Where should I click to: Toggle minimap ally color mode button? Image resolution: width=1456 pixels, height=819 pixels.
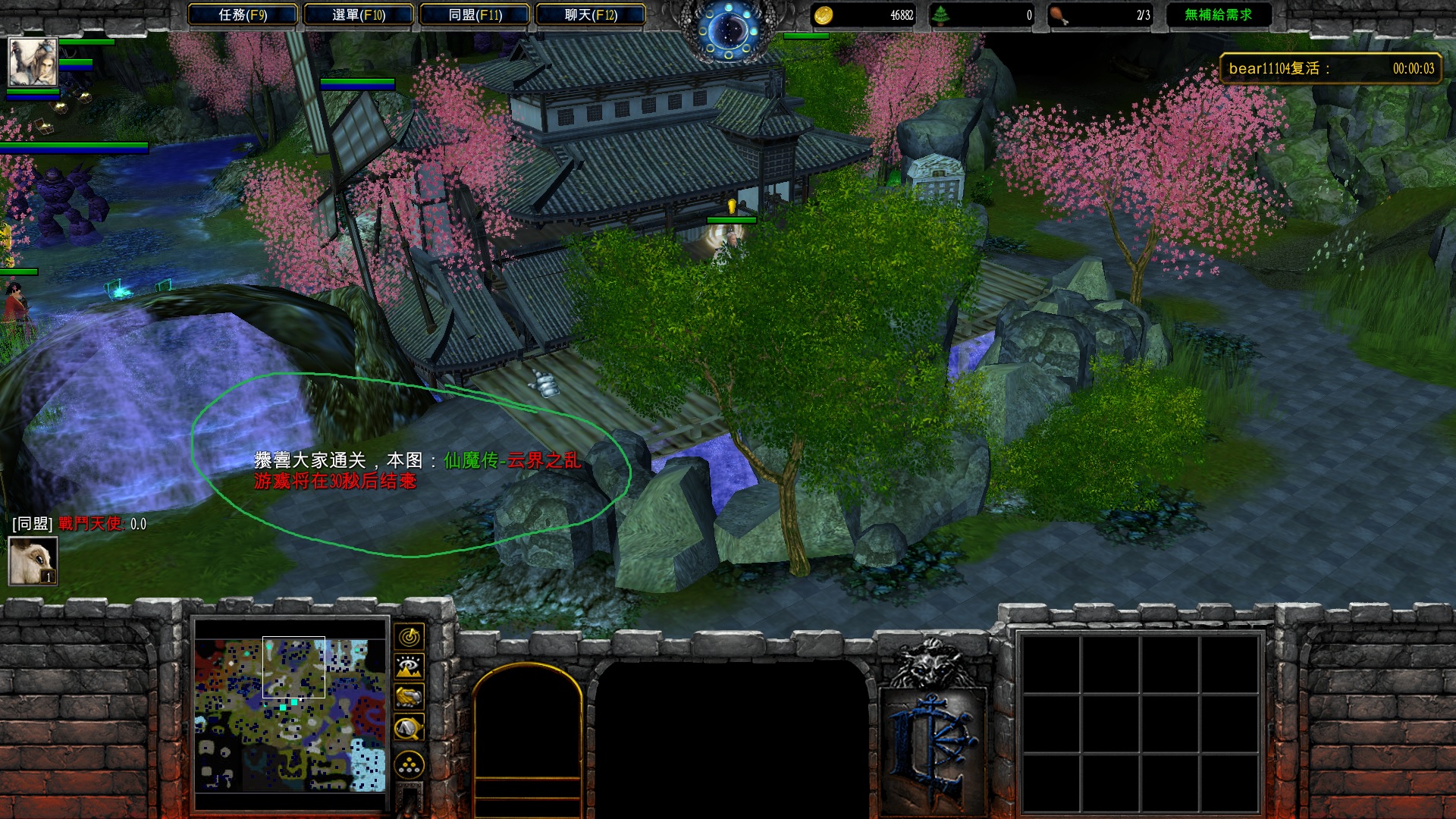409,697
